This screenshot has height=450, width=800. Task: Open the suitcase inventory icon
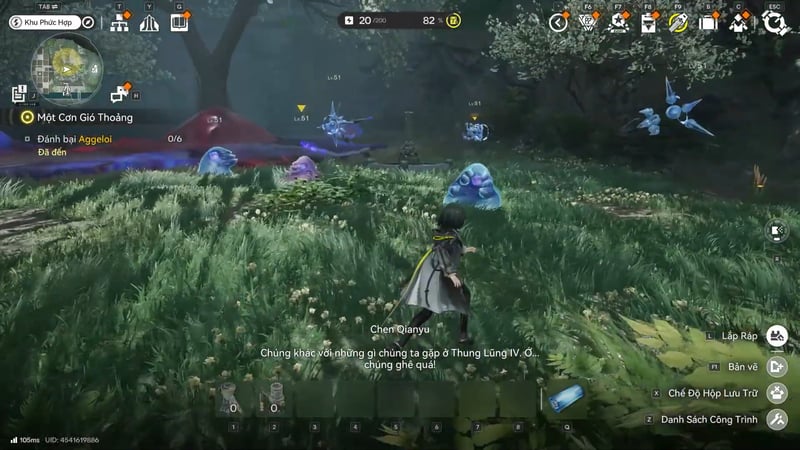[708, 23]
